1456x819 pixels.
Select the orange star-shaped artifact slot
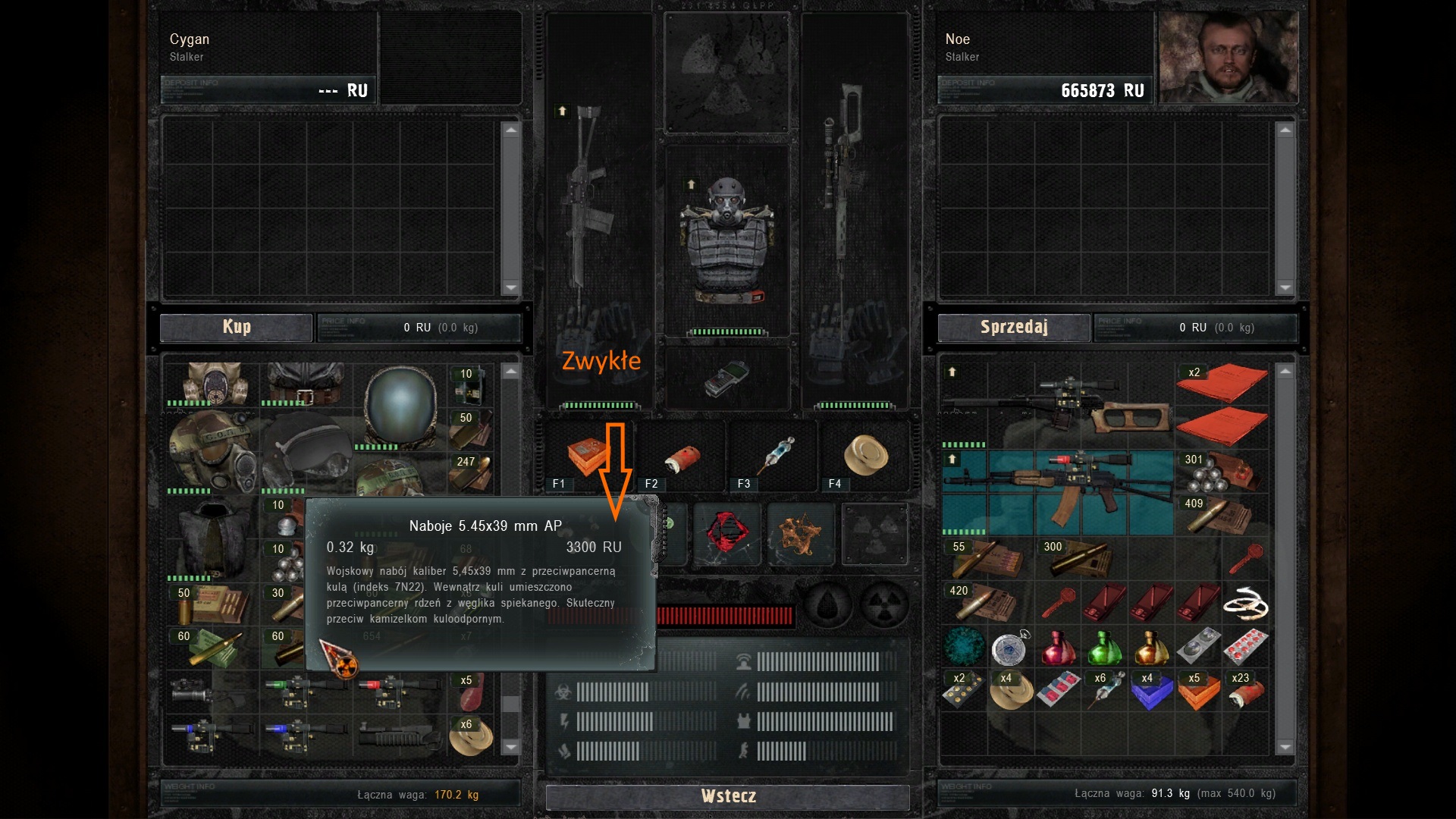800,533
